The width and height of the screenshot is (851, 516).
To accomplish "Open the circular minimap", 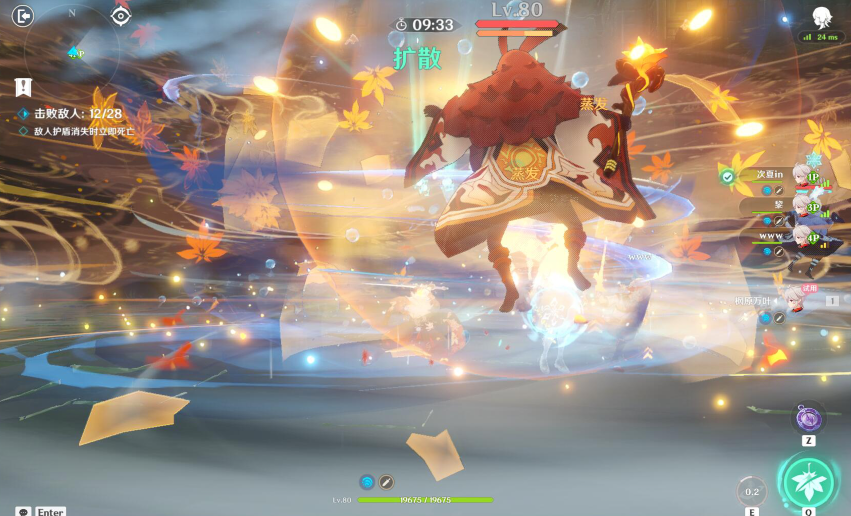I will (x=72, y=48).
